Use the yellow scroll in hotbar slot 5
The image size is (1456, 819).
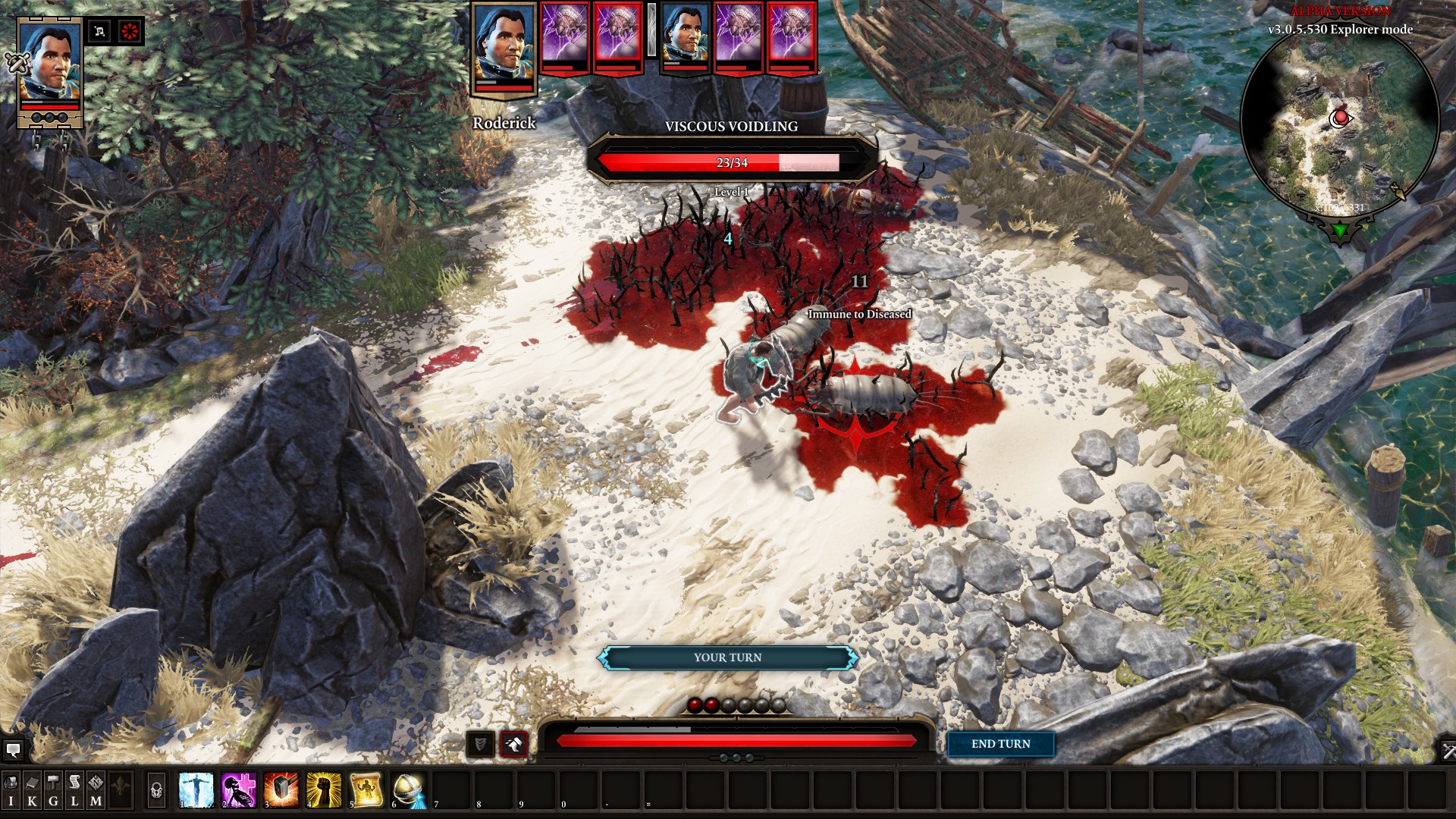(x=366, y=789)
